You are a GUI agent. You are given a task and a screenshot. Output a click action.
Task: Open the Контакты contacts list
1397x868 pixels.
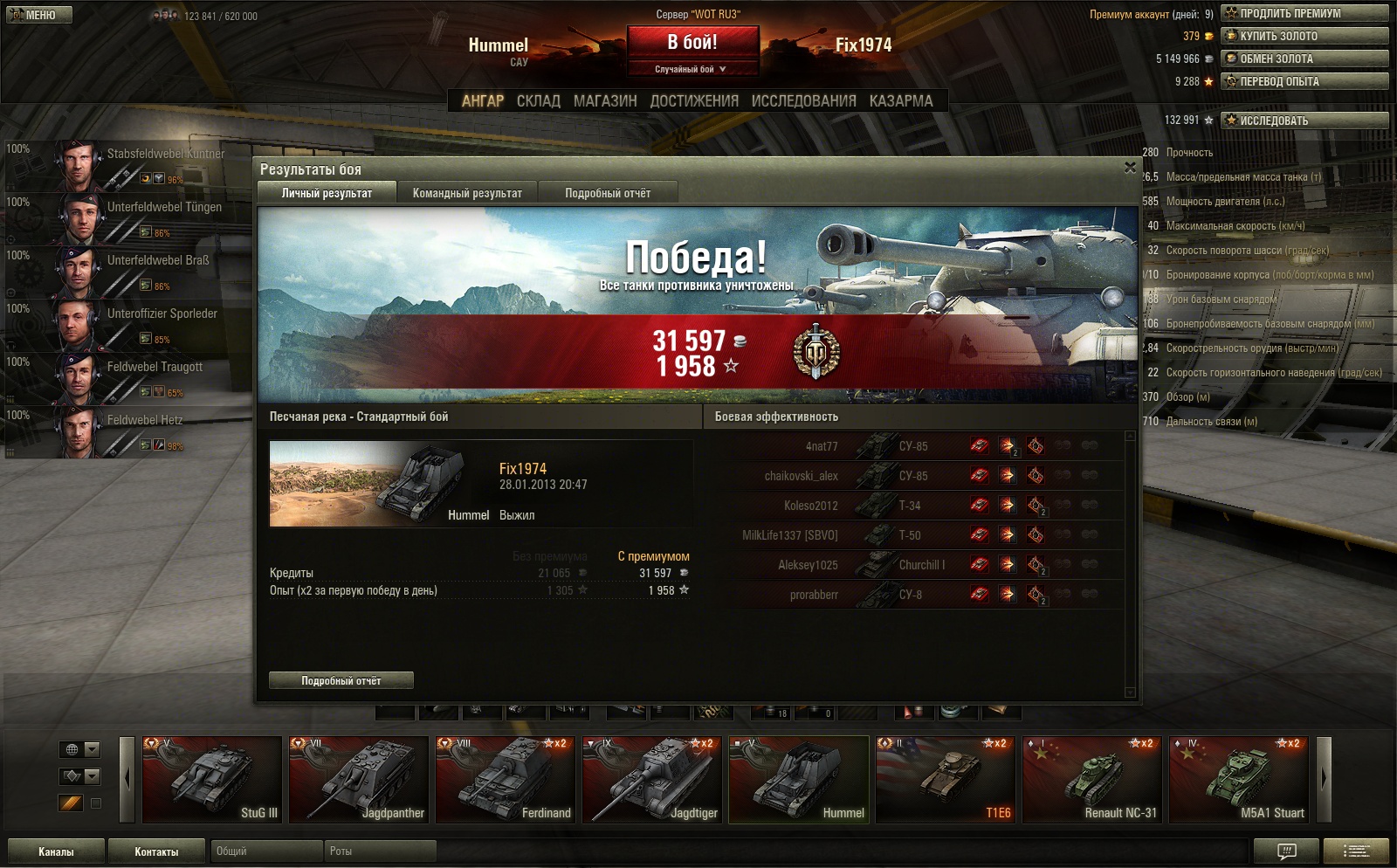[x=156, y=851]
